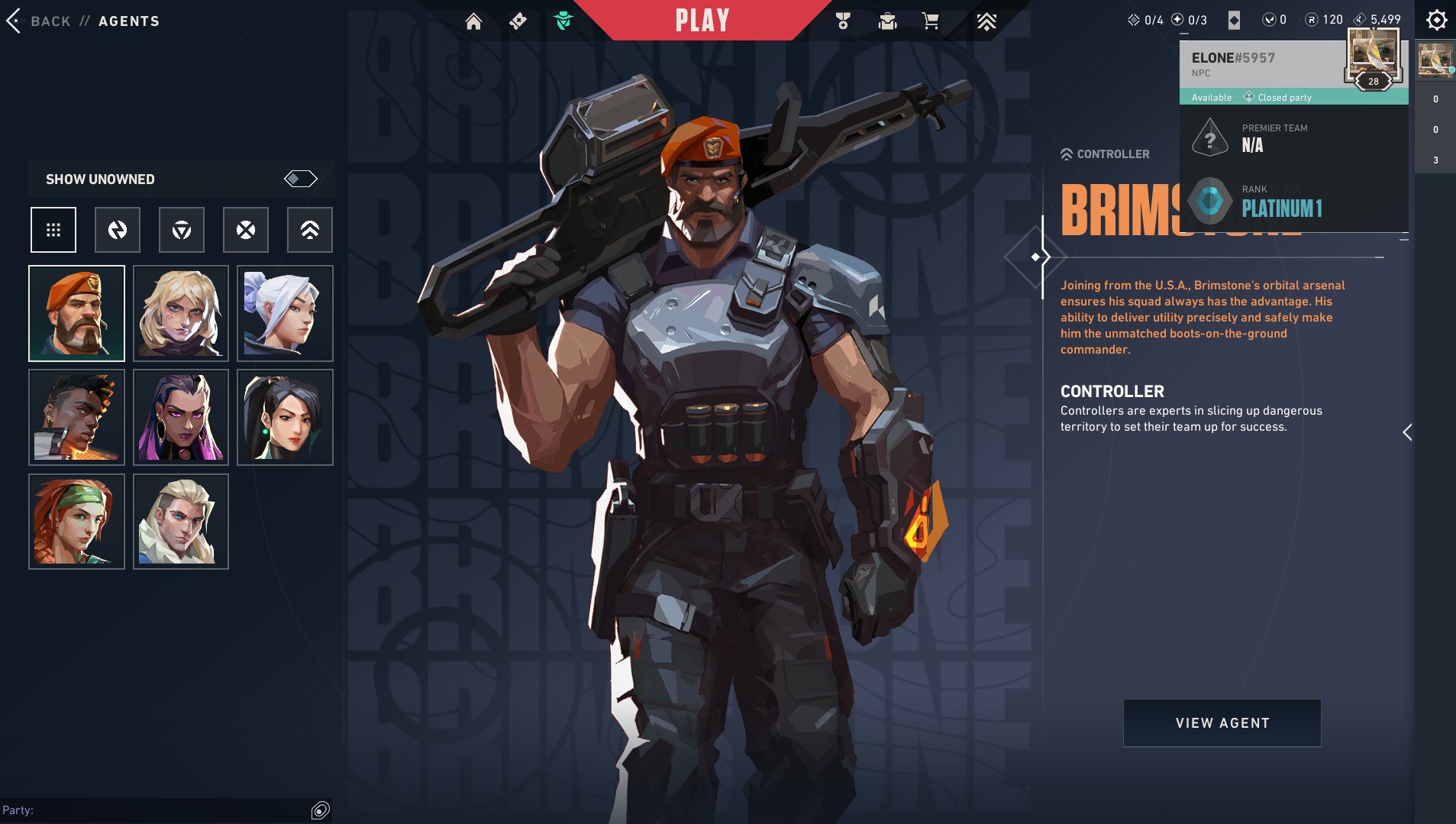Open the Home screen icon
The height and width of the screenshot is (824, 1456).
pos(473,21)
